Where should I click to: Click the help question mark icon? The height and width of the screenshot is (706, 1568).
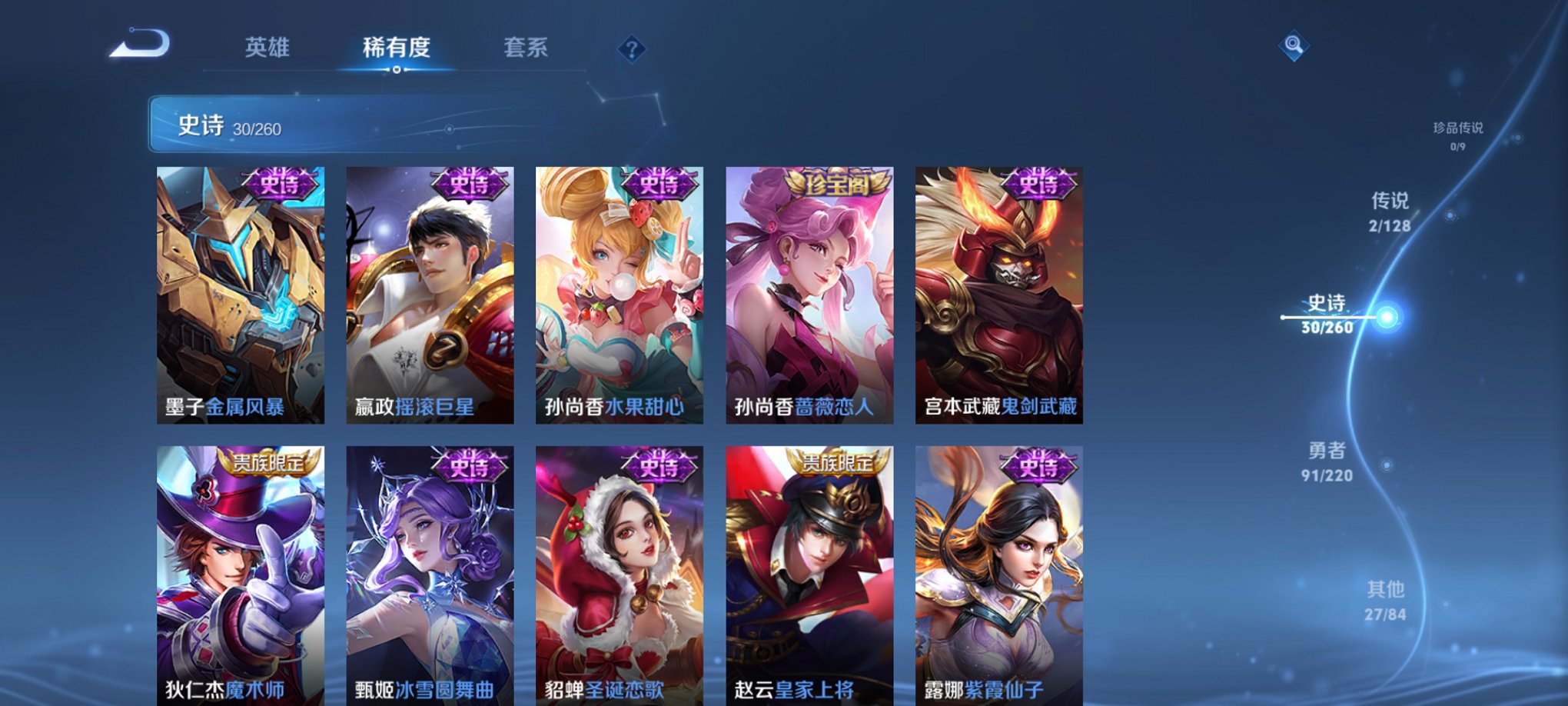click(x=632, y=49)
